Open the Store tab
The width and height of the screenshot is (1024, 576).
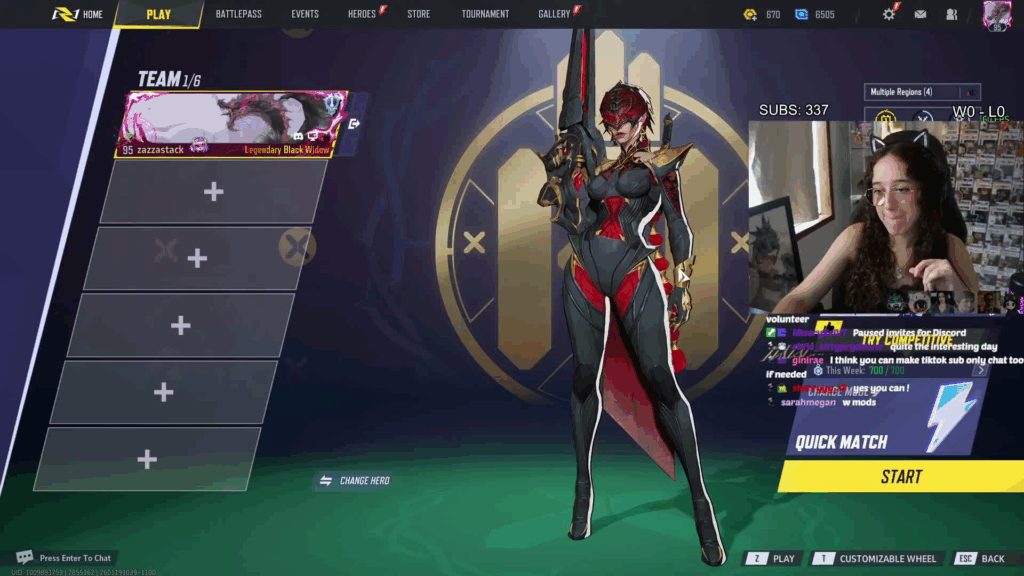419,14
